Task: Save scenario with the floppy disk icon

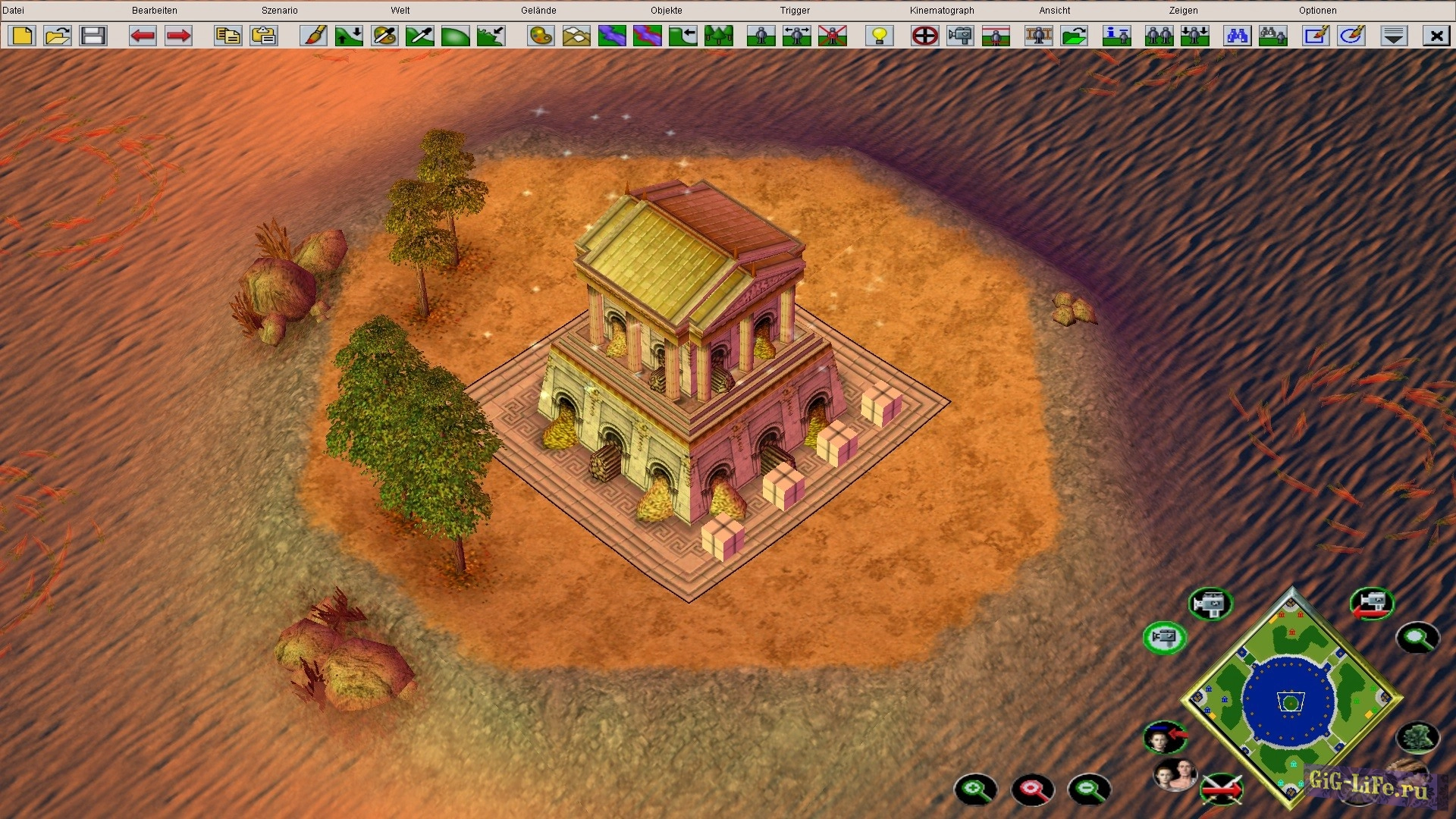Action: (x=93, y=36)
